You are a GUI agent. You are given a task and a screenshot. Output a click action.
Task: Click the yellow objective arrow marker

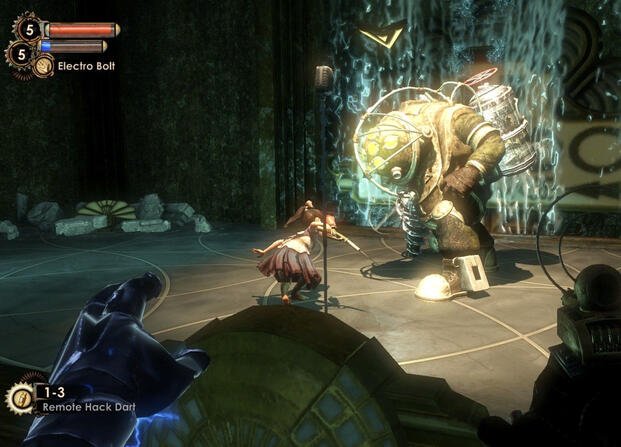pyautogui.click(x=379, y=36)
